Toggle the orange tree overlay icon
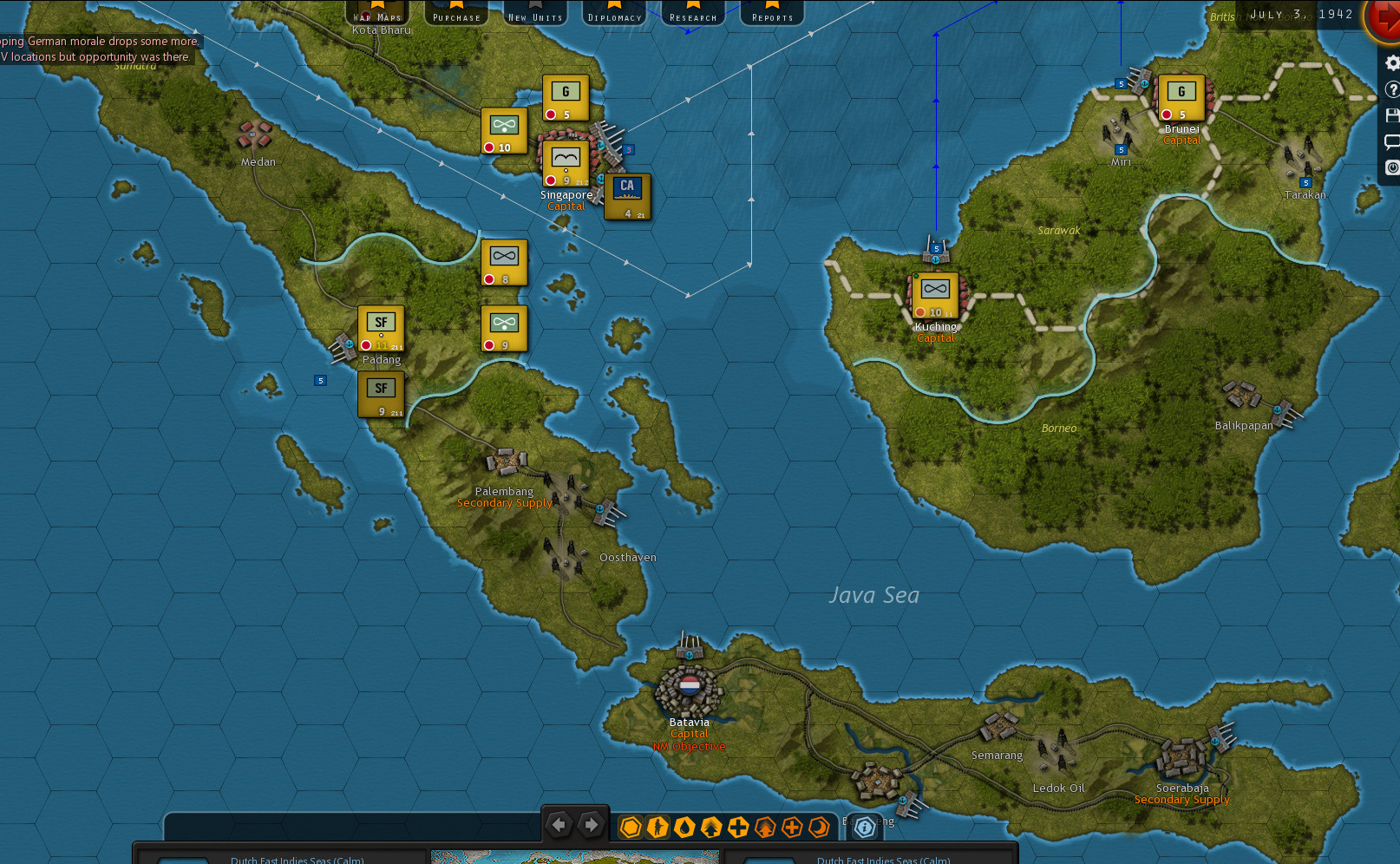 point(764,827)
